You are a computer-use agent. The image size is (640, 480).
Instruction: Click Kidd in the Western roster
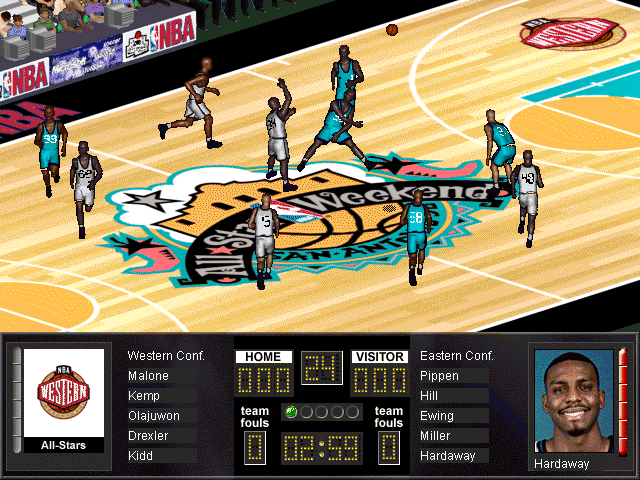tap(141, 456)
